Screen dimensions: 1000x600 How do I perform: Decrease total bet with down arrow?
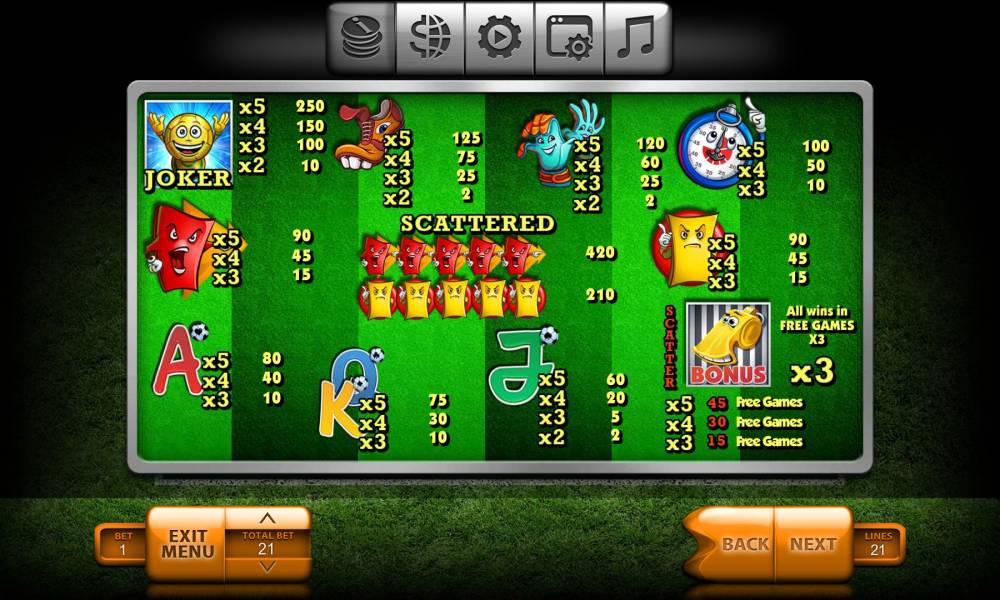click(x=267, y=567)
